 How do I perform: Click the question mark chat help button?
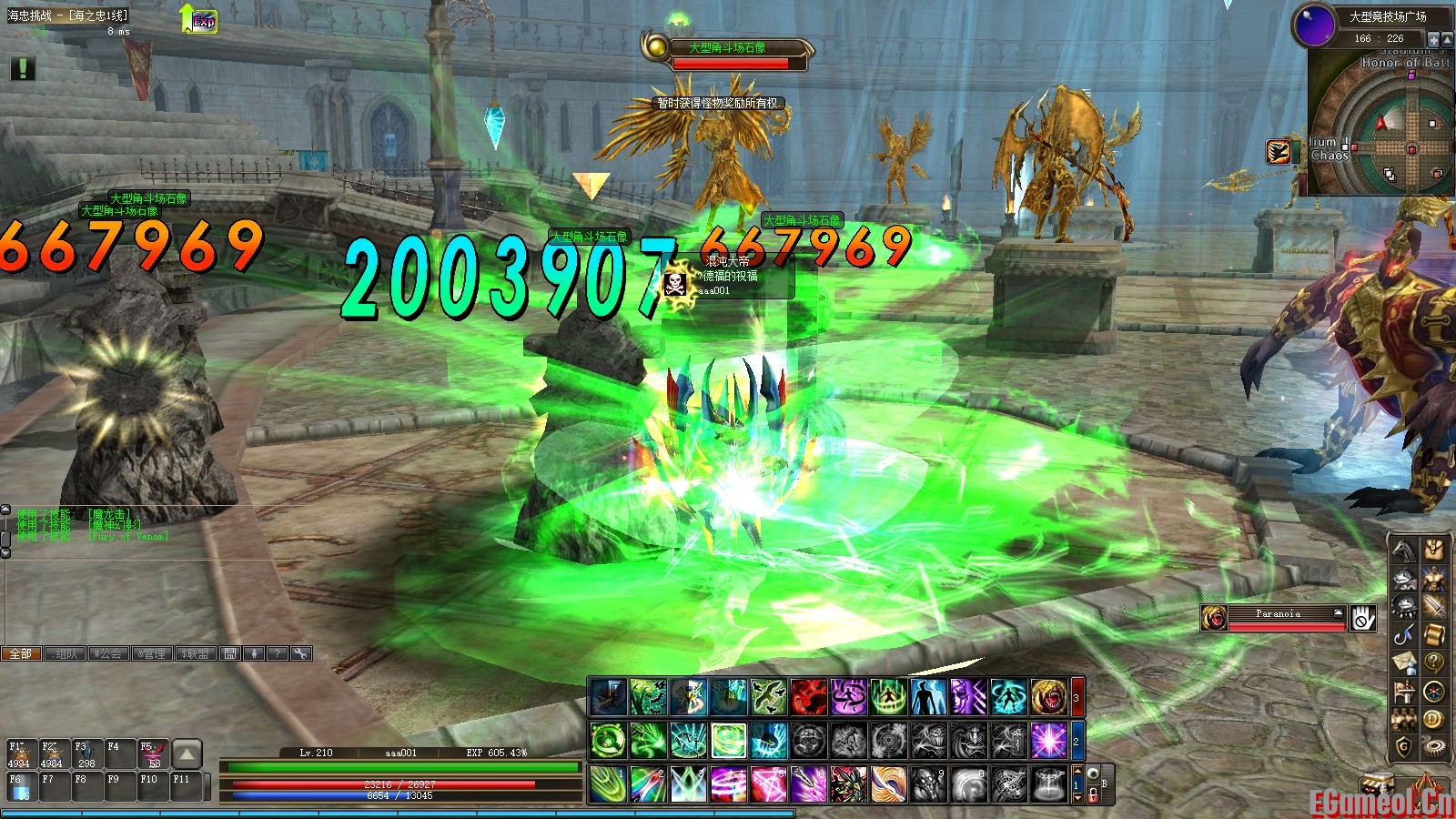click(x=278, y=653)
